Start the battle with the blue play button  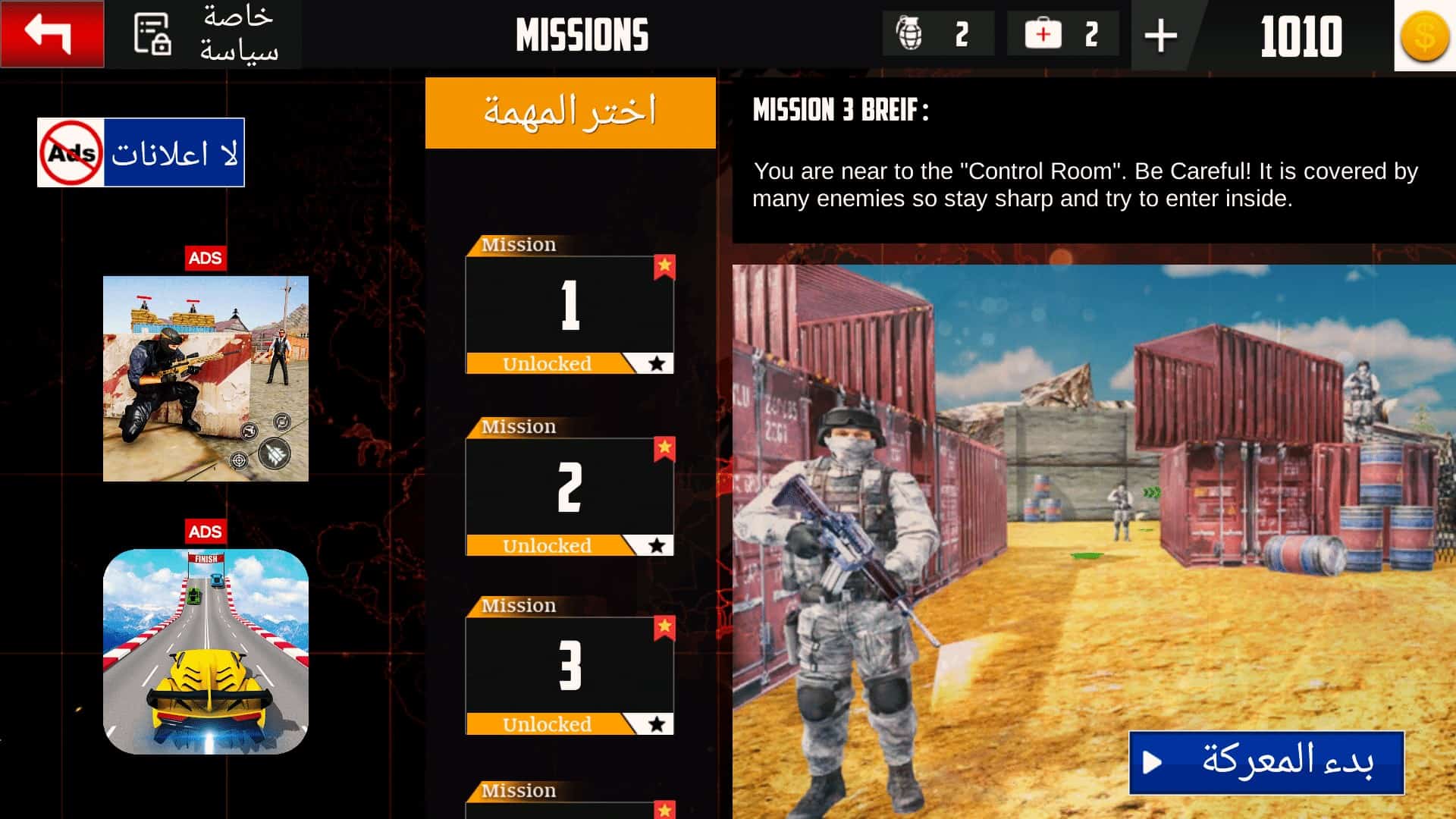tap(1266, 762)
